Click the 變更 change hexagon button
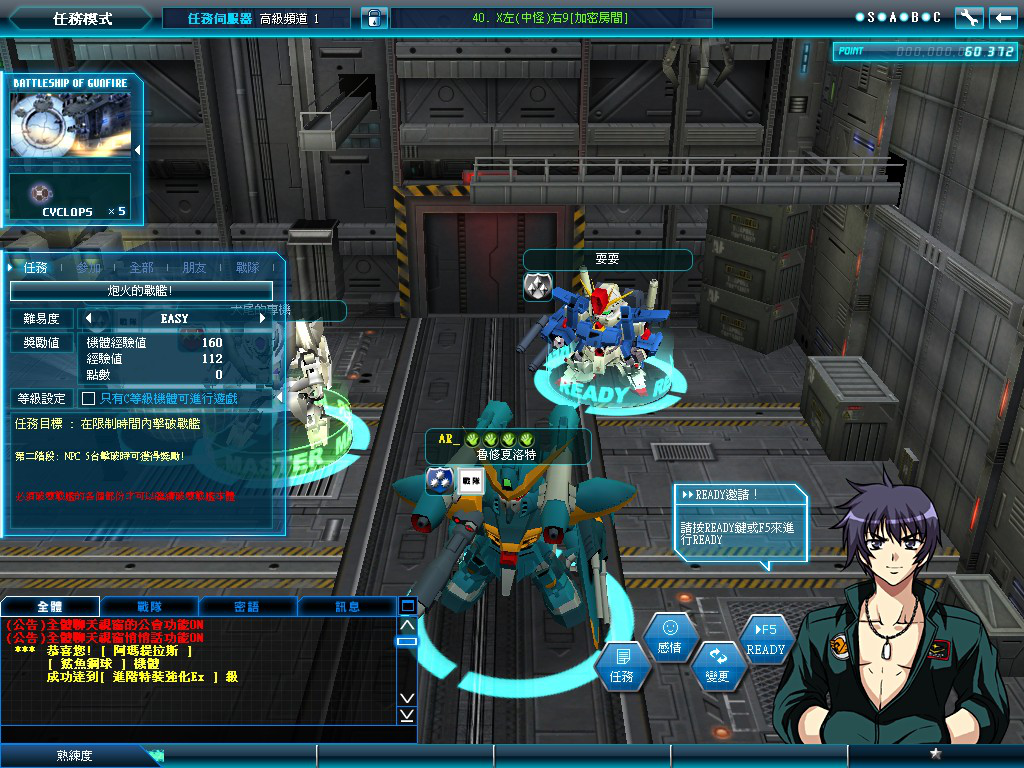 click(717, 666)
